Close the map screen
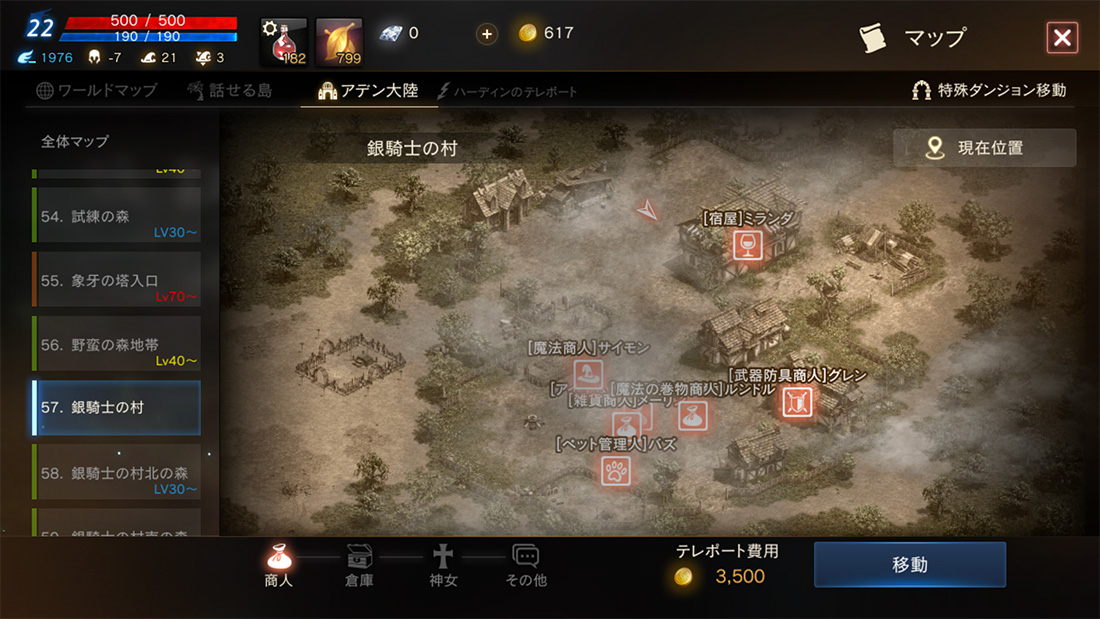The height and width of the screenshot is (619, 1100). (x=1061, y=38)
